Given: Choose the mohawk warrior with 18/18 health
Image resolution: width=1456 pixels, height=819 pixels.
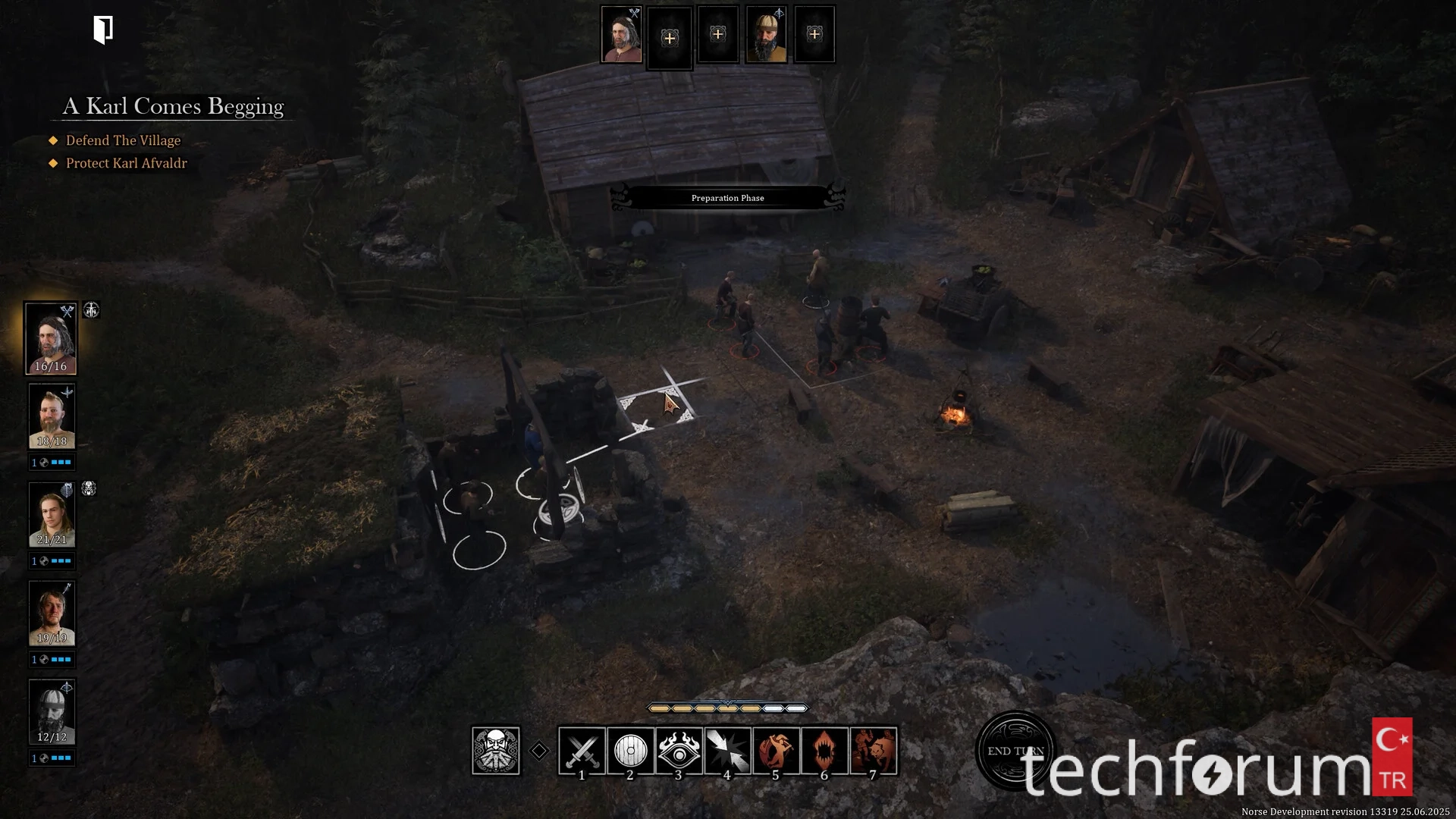Looking at the screenshot, I should [x=52, y=416].
